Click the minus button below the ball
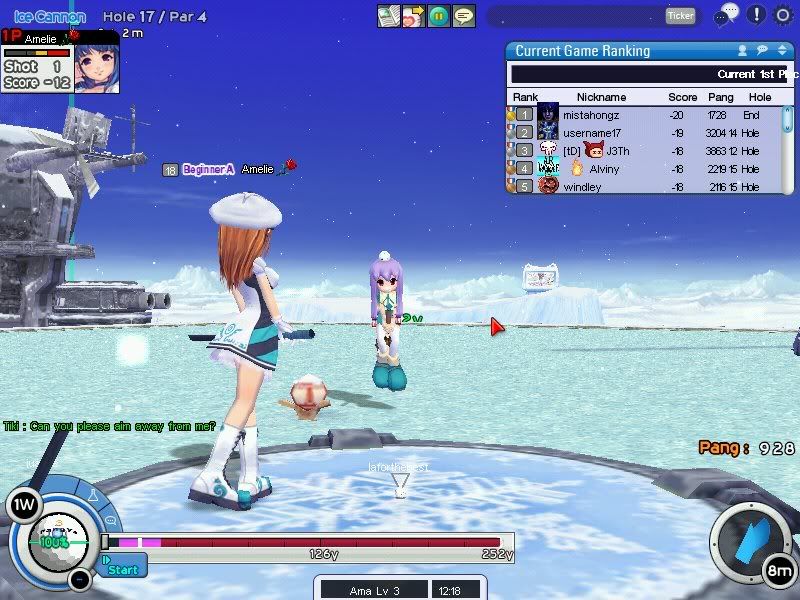800x600 pixels. coord(80,579)
